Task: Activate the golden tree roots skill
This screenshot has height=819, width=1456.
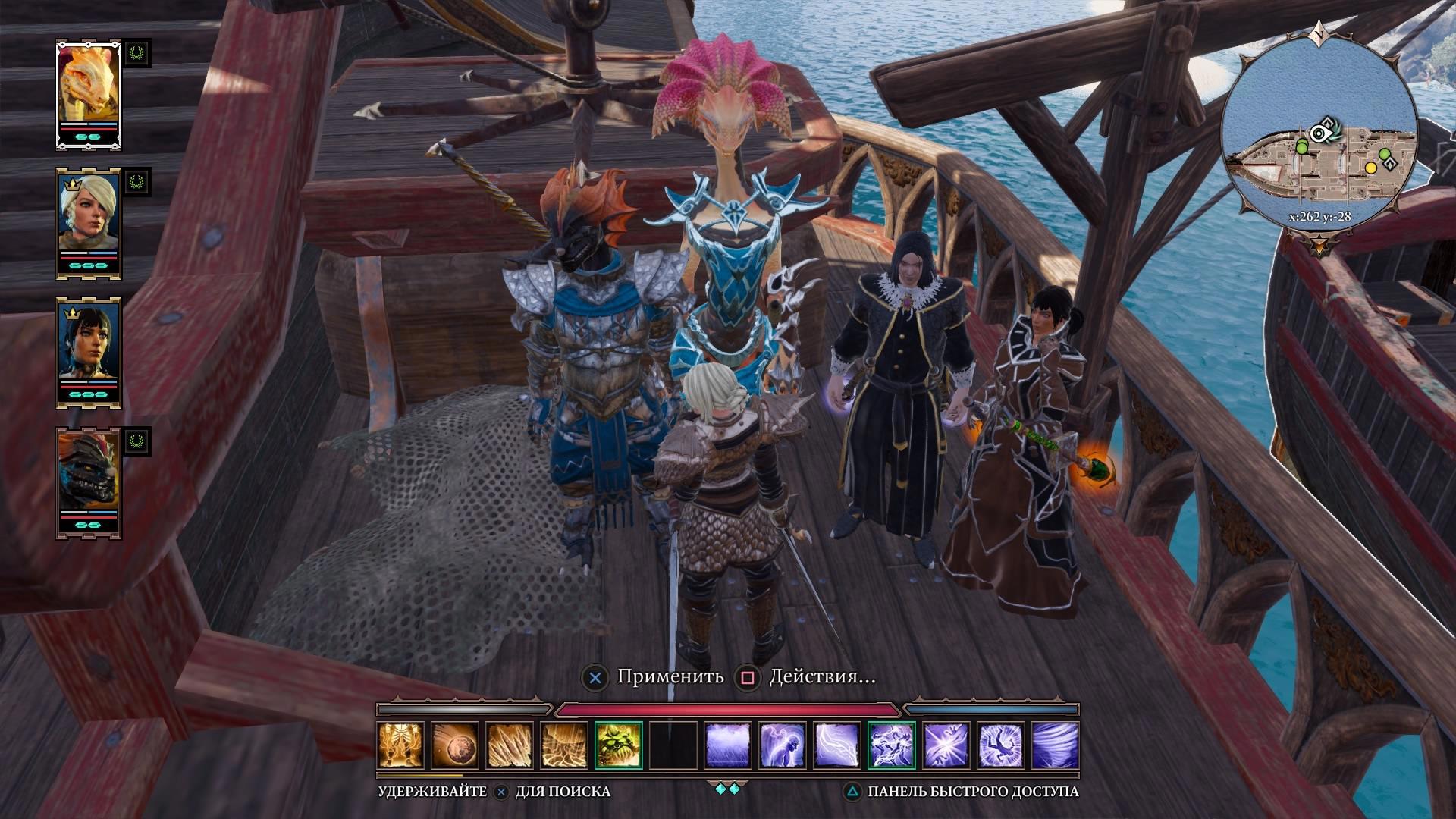Action: (564, 745)
